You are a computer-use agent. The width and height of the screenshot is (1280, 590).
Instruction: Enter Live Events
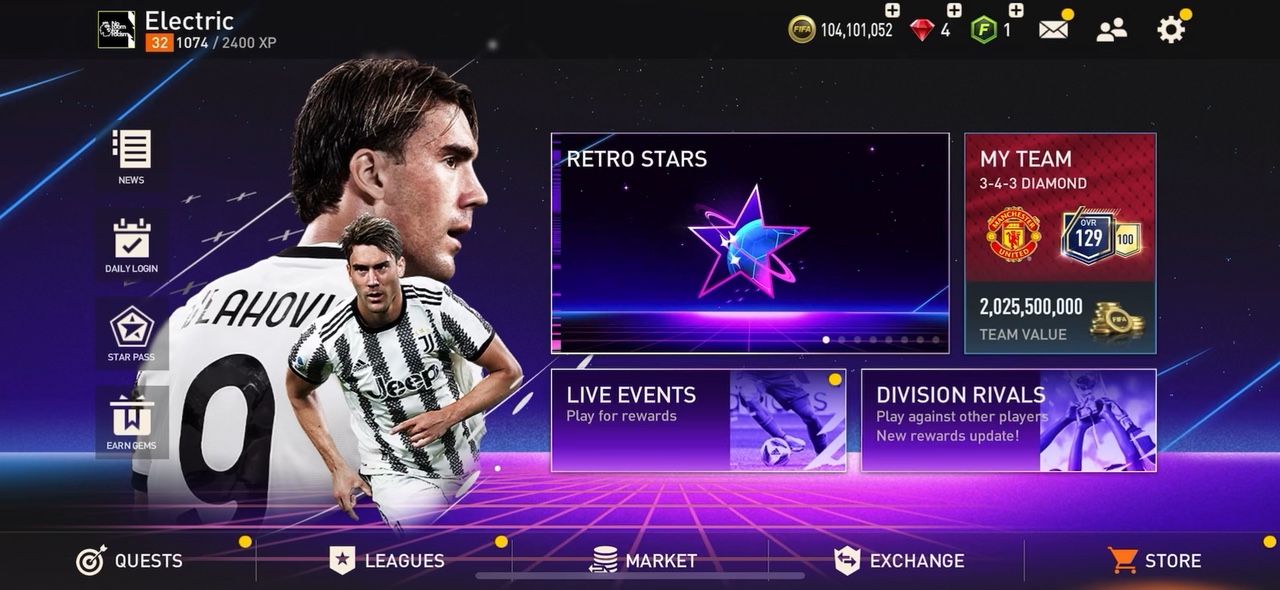point(698,420)
